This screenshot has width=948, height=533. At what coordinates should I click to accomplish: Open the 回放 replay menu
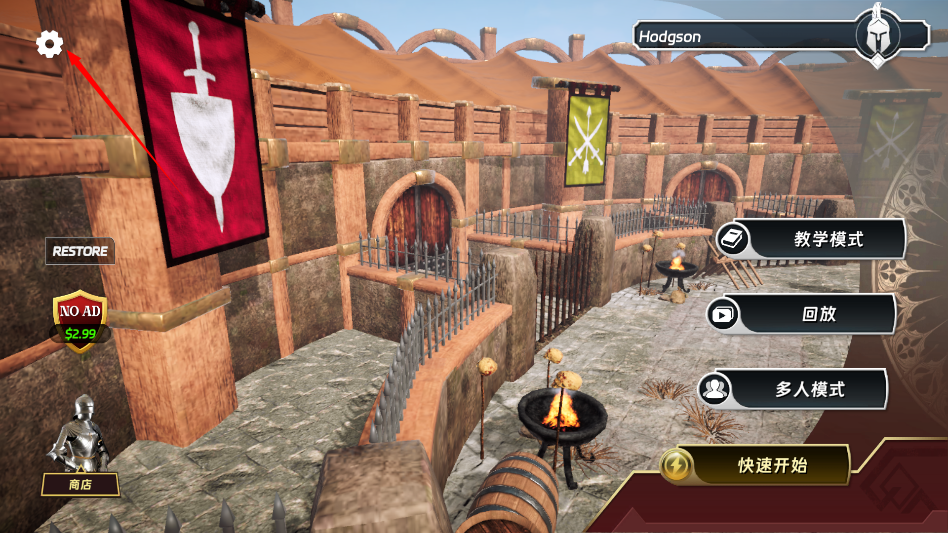[802, 314]
